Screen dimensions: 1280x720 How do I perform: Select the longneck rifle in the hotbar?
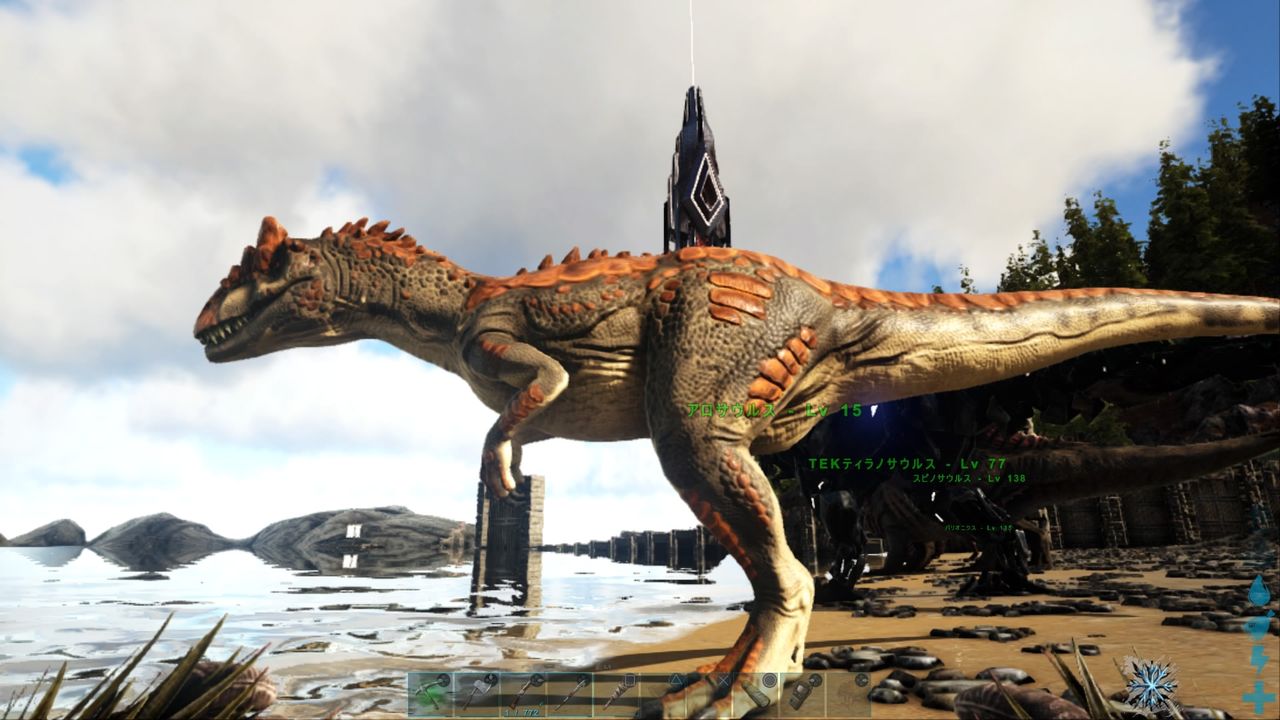(523, 690)
